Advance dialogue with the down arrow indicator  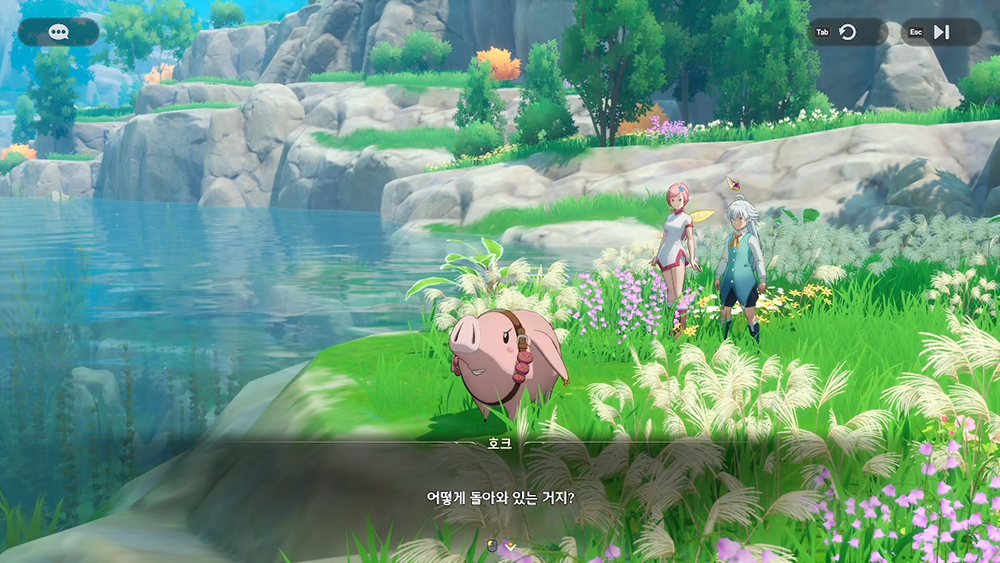point(510,546)
